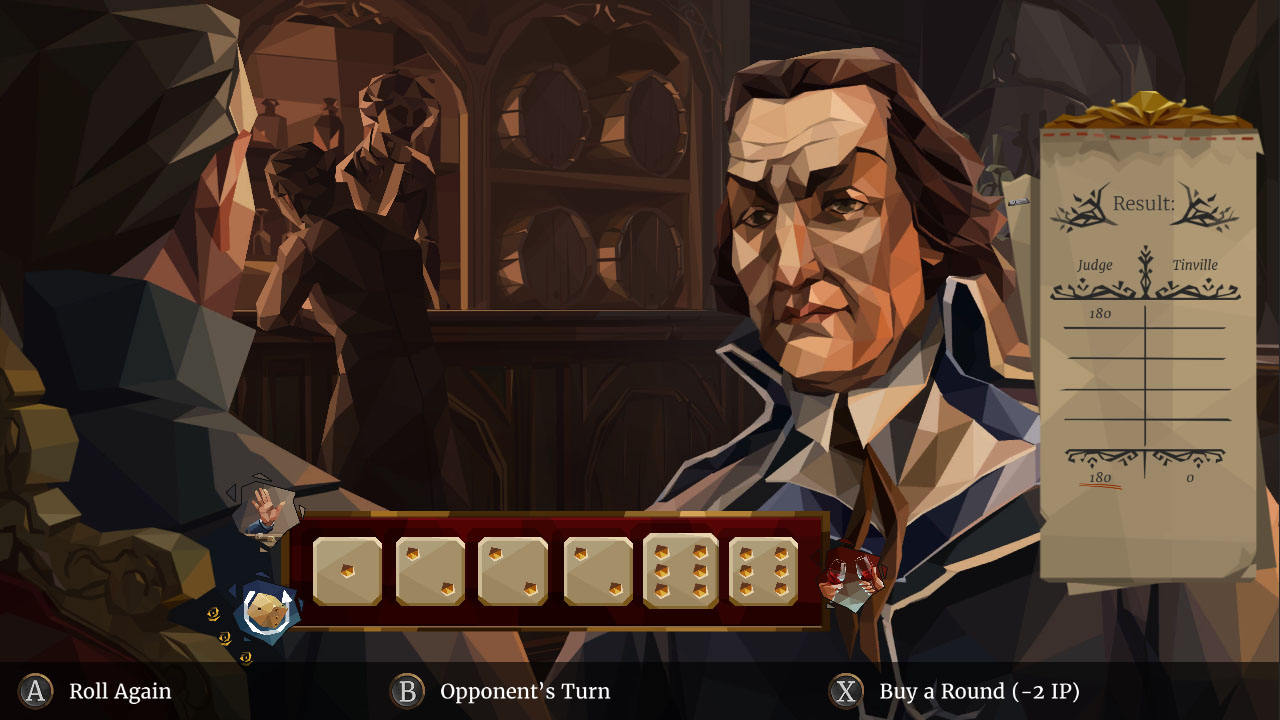Viewport: 1280px width, 720px height.
Task: Select the Tinville column header
Action: (1195, 265)
